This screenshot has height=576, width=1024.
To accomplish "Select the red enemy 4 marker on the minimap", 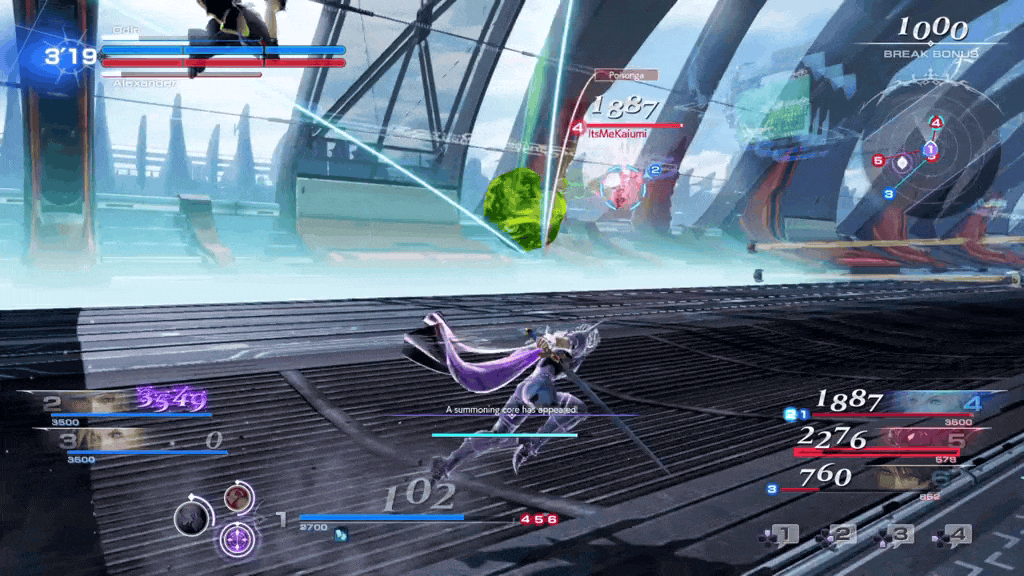I will click(936, 123).
